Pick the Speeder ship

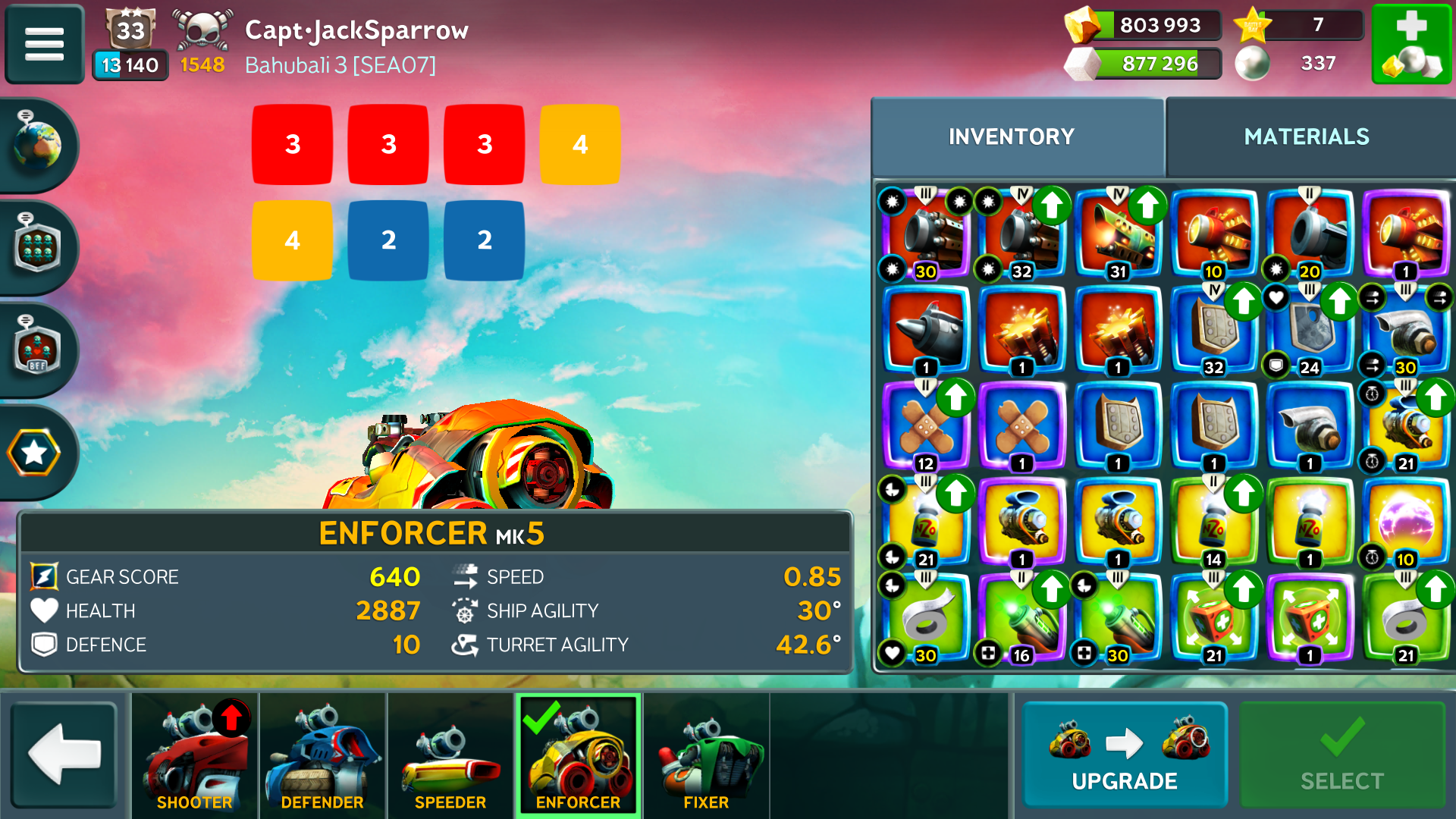coord(450,756)
